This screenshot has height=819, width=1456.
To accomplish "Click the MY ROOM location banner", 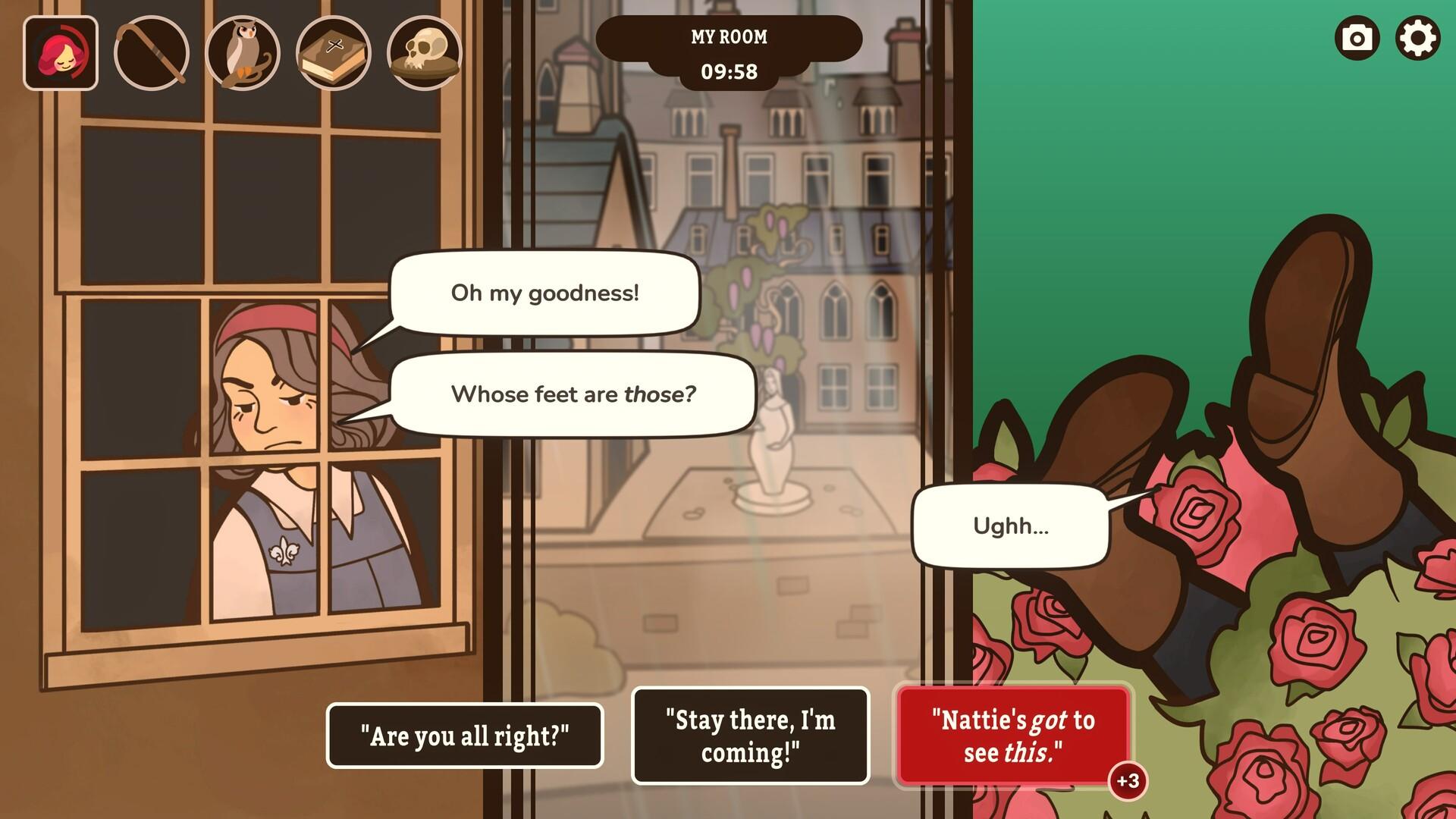I will (x=728, y=36).
